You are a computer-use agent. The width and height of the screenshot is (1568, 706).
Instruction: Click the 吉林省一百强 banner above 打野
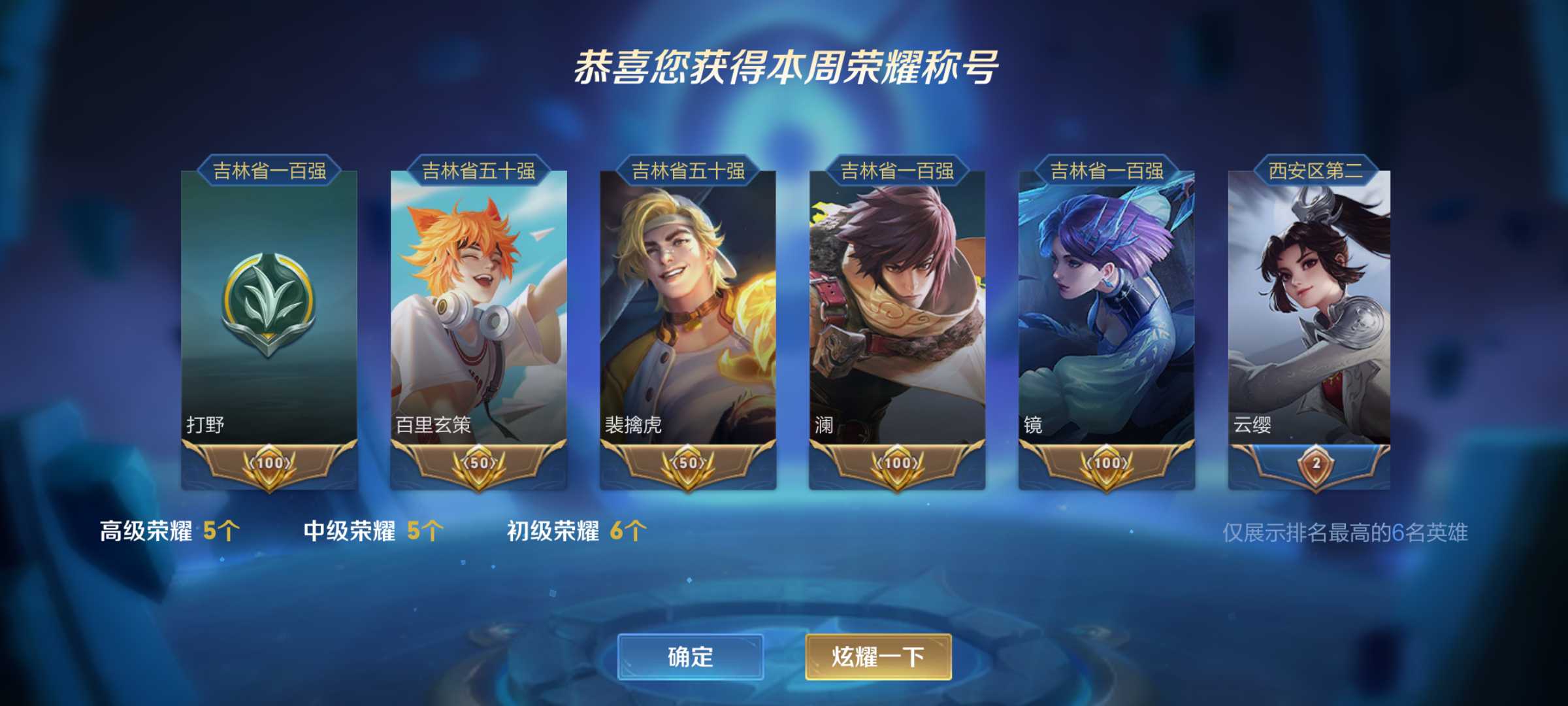pos(270,174)
